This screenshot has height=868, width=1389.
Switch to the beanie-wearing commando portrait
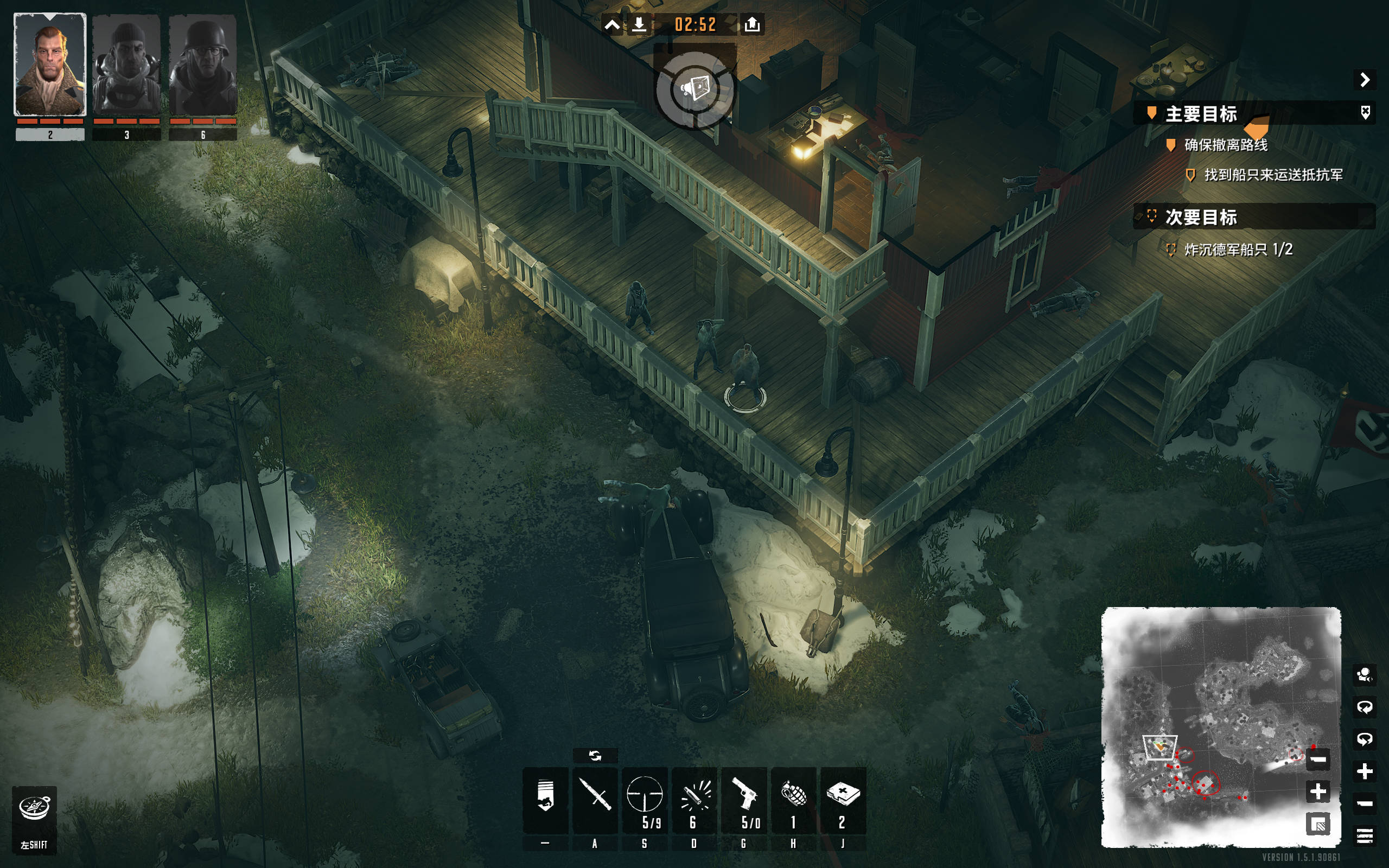126,65
